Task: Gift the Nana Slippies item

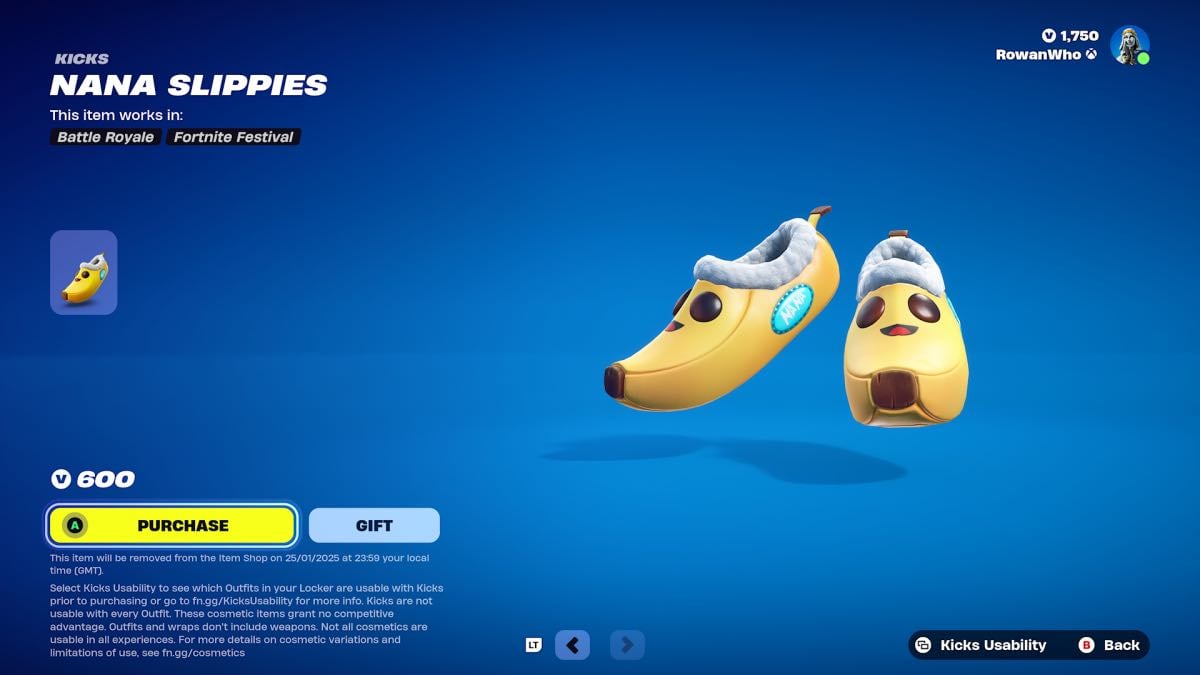Action: pos(374,525)
